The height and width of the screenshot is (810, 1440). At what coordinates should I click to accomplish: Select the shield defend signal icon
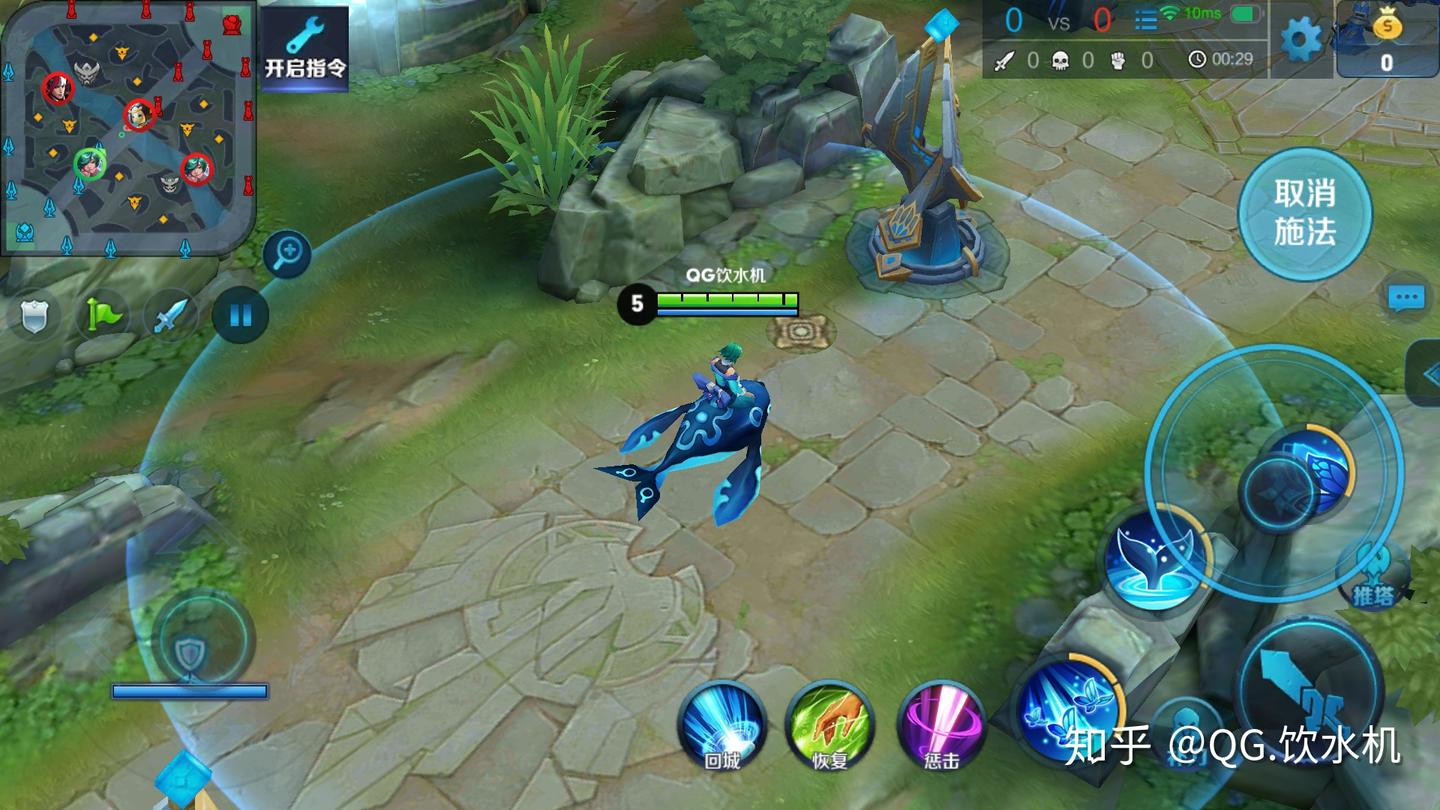pyautogui.click(x=35, y=316)
